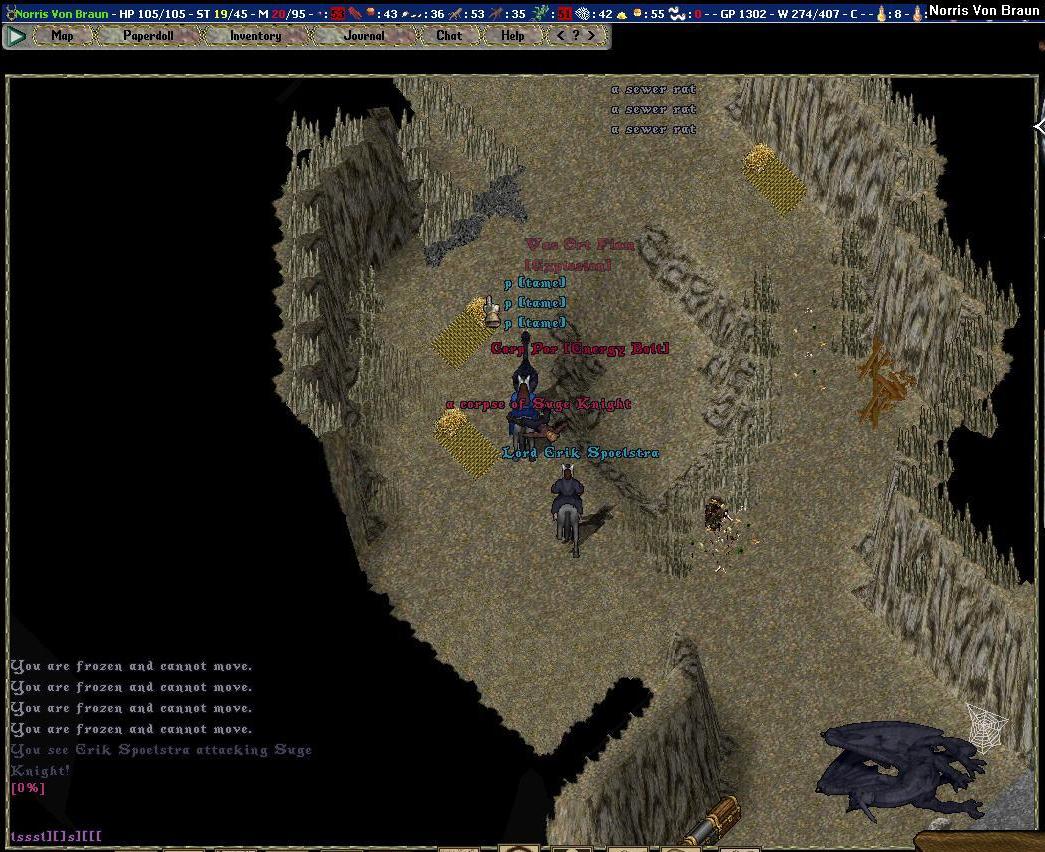Show the Journal
The image size is (1045, 852).
click(x=363, y=36)
